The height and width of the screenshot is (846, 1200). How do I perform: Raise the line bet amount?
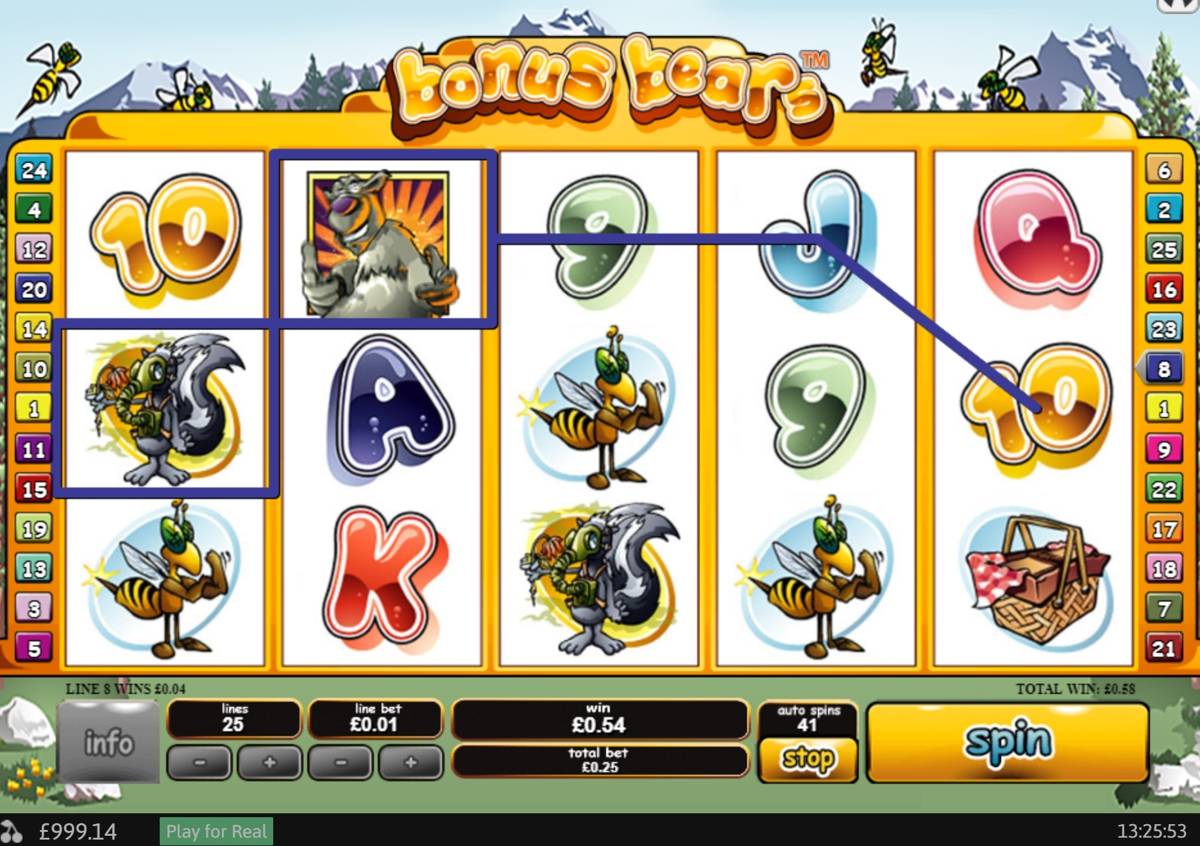point(410,762)
